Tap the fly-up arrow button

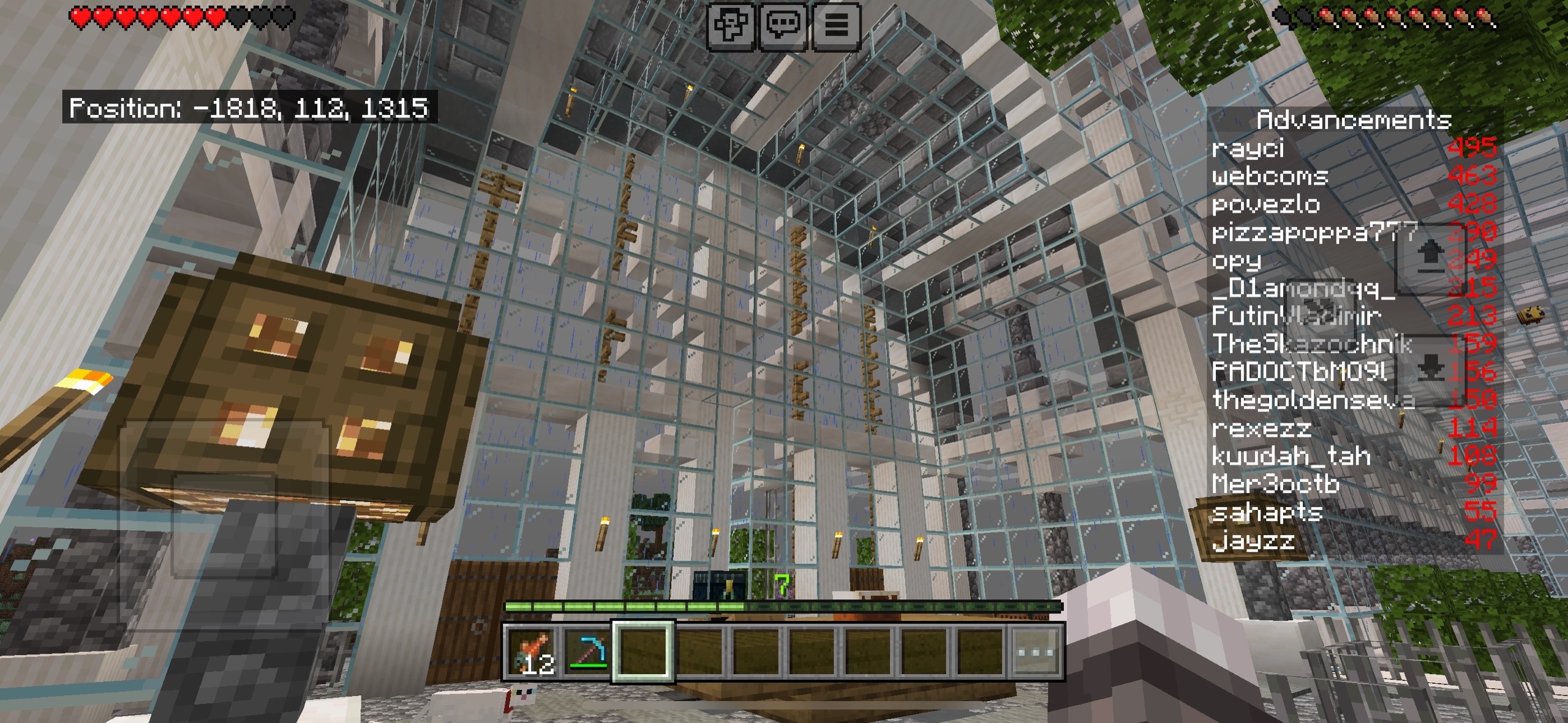(1429, 258)
